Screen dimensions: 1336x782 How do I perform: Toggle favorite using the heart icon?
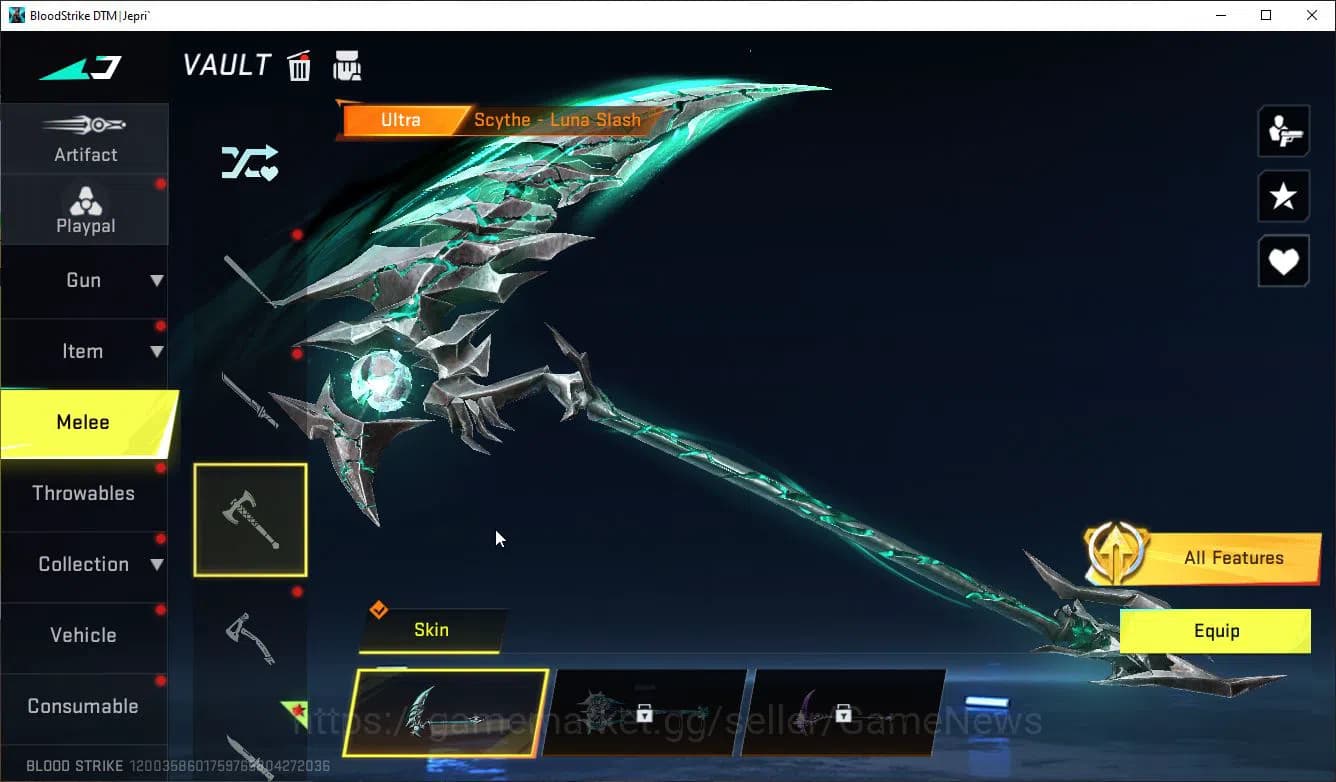tap(1283, 261)
